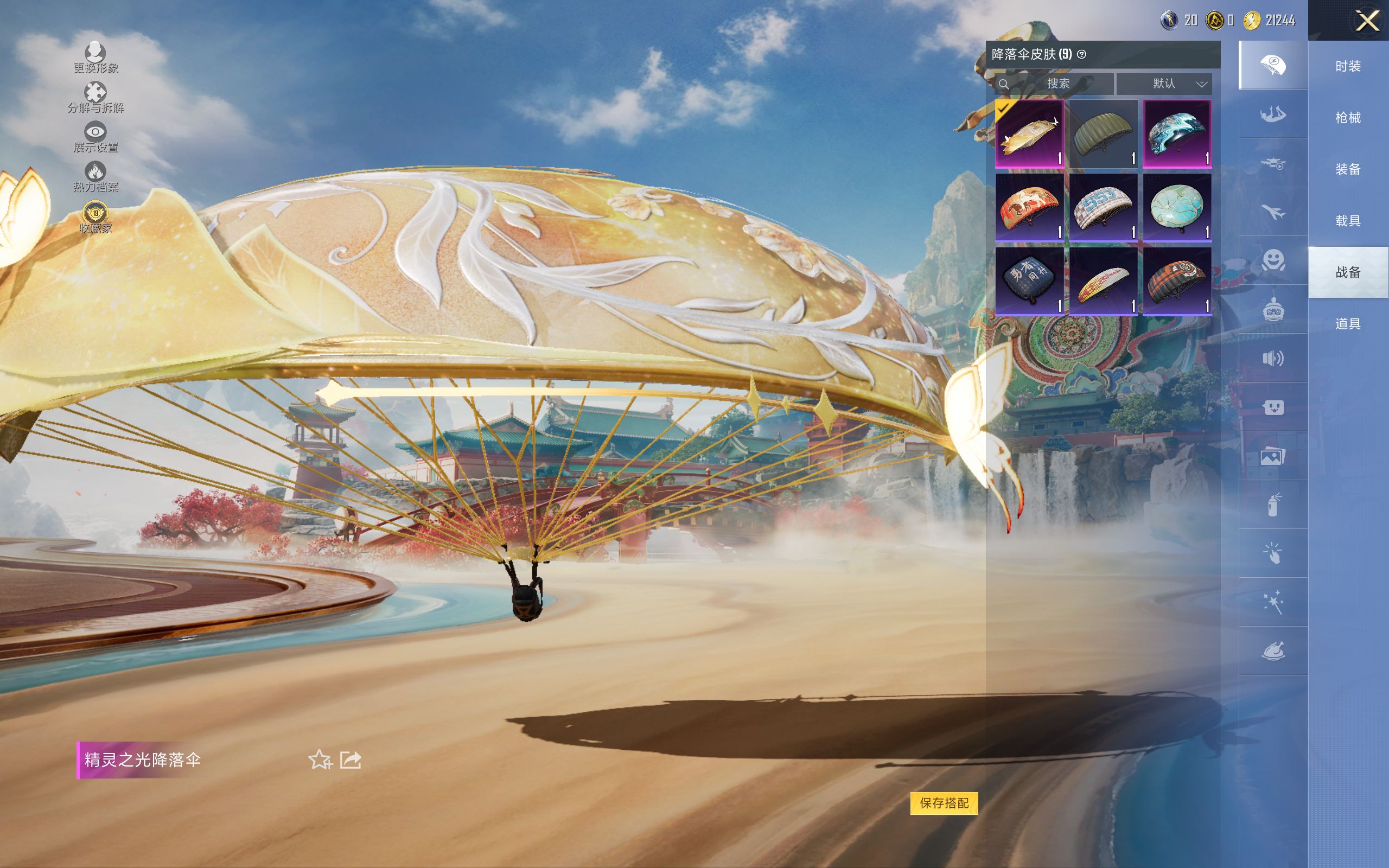
Task: Select the plain olive green parachute skin
Action: pyautogui.click(x=1103, y=134)
